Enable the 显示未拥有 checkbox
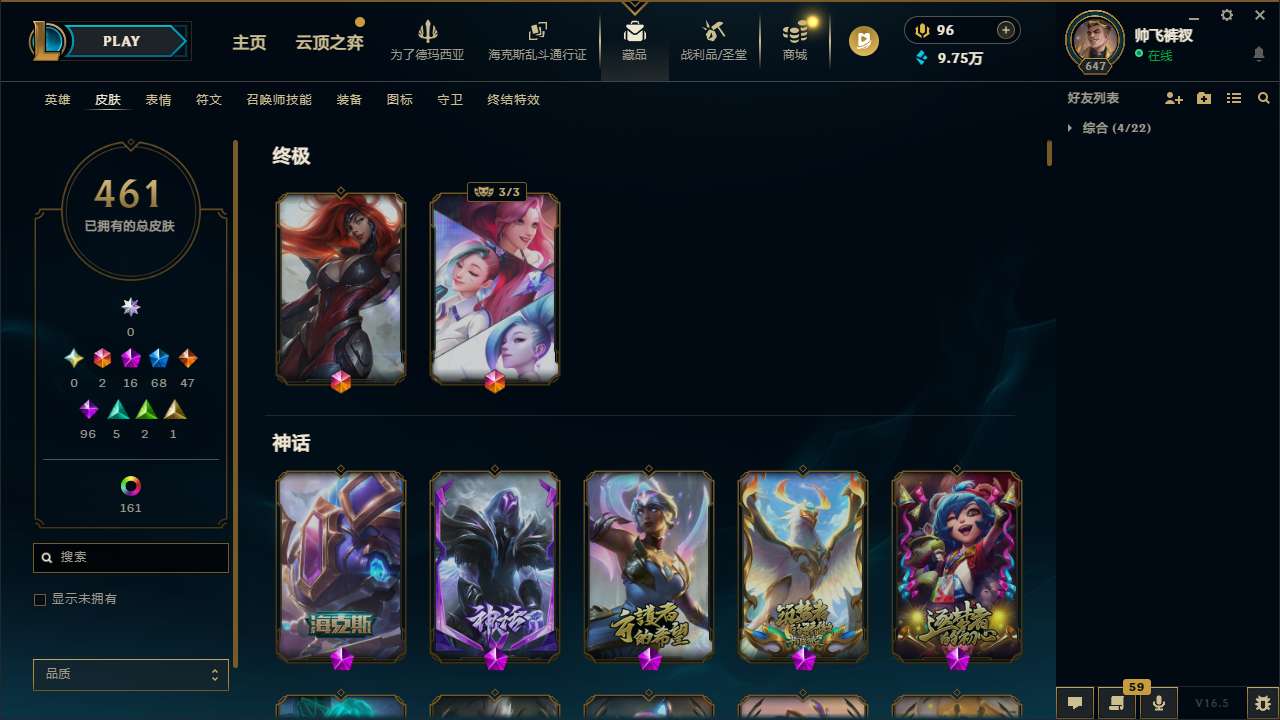 pyautogui.click(x=40, y=599)
